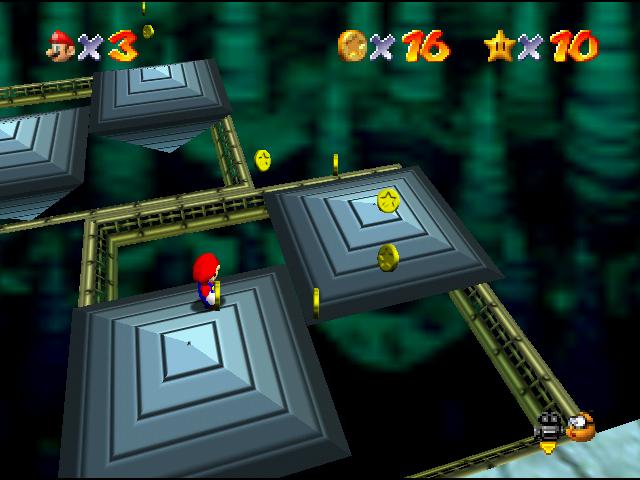This screenshot has width=640, height=480.
Task: Click the Lakitu camera mode icon
Action: [x=580, y=427]
